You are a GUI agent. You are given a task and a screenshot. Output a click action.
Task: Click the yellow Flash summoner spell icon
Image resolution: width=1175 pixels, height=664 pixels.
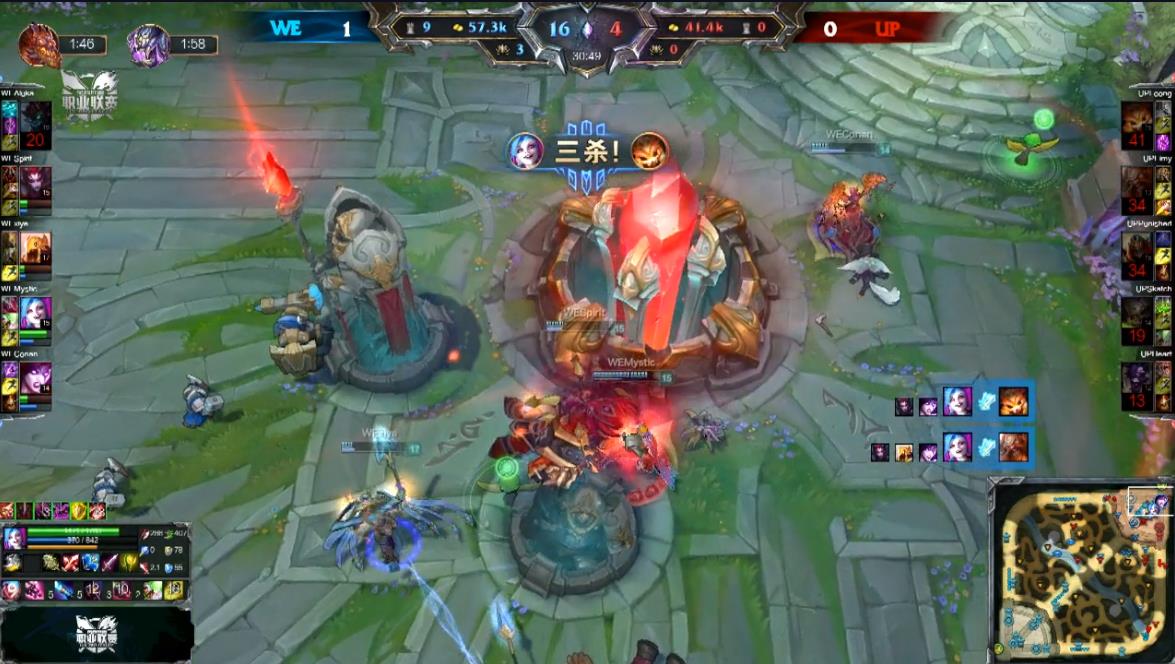174,590
